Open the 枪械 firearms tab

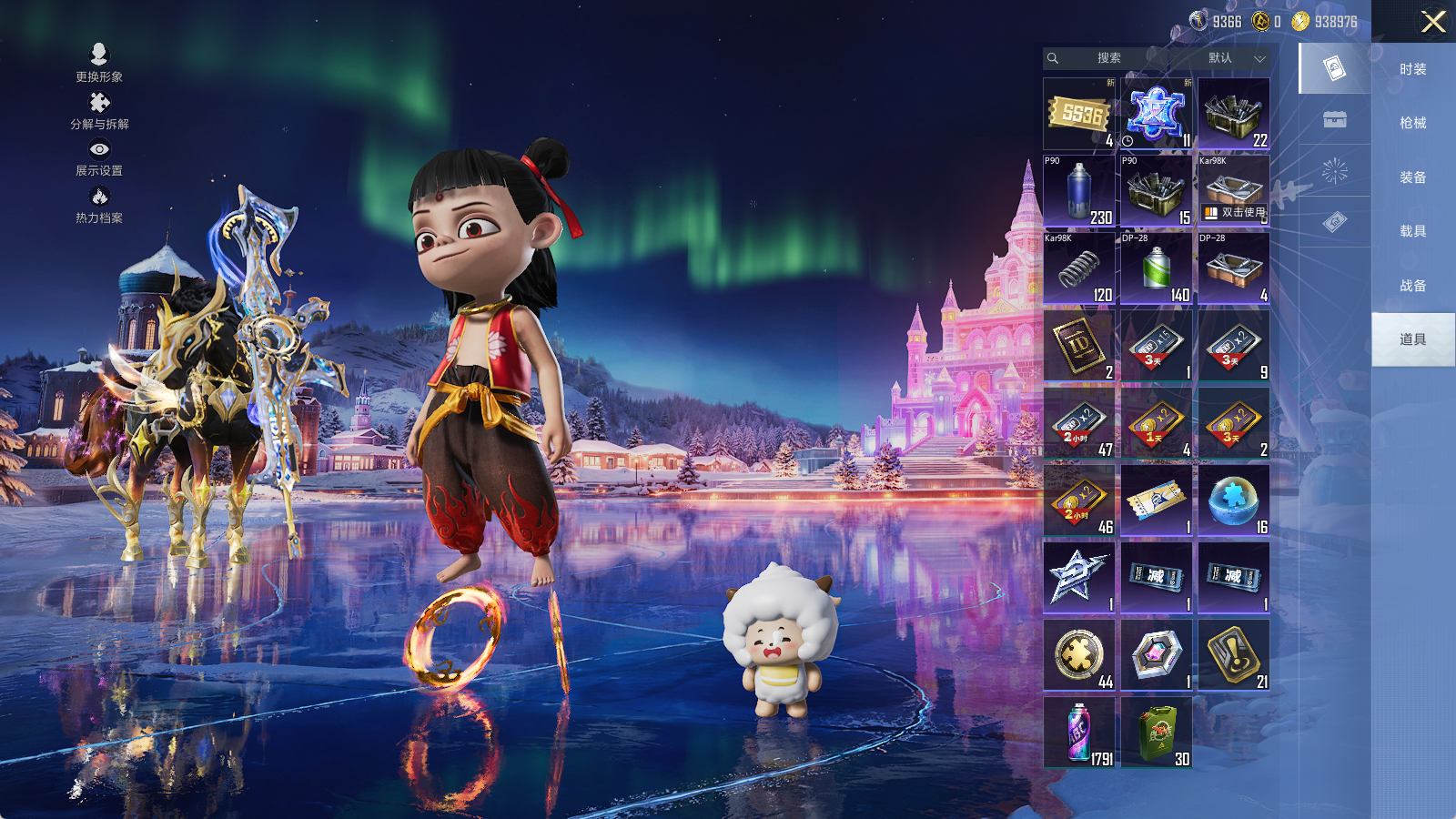pyautogui.click(x=1412, y=123)
